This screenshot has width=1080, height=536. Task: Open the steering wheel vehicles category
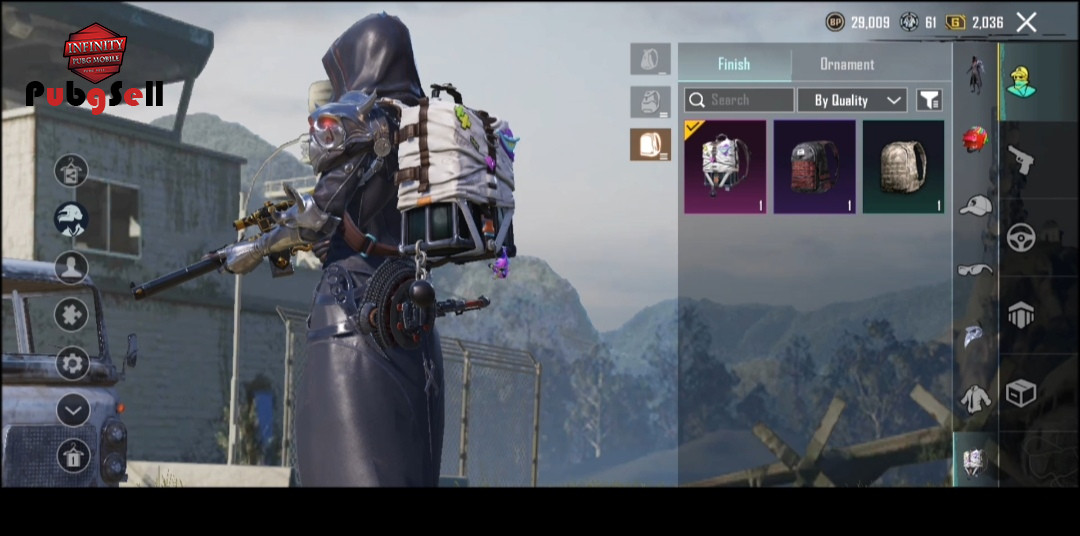1021,237
